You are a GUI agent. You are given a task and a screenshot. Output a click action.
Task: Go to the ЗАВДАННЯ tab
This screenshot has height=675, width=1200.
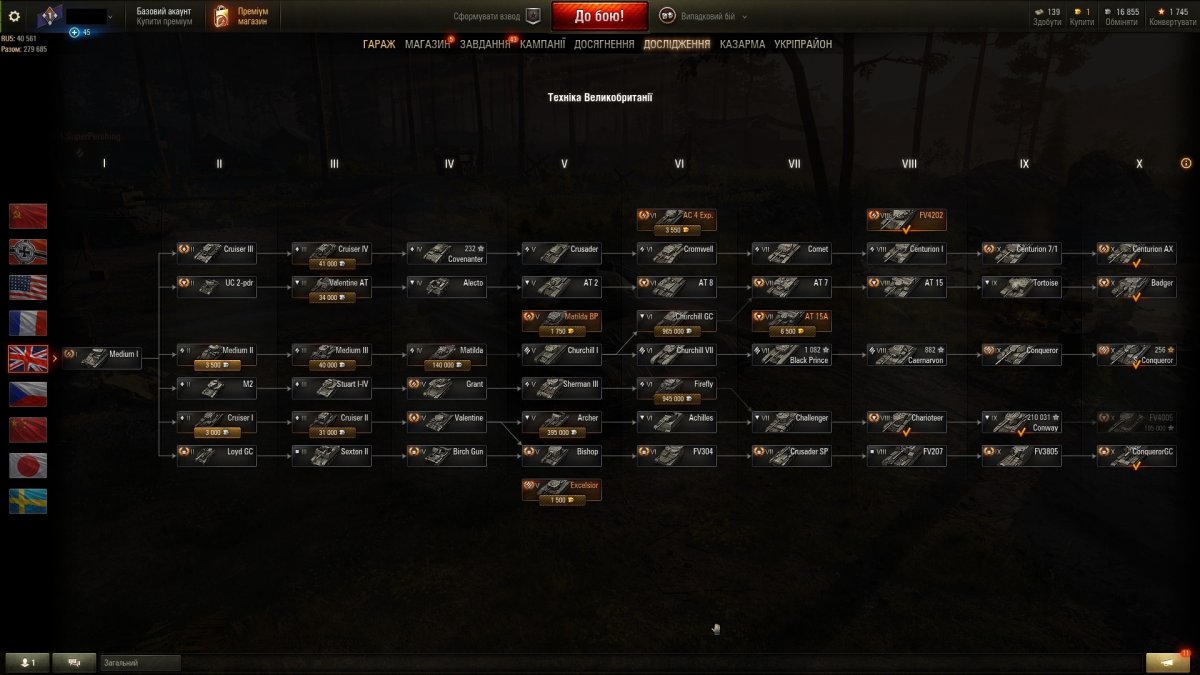[485, 44]
